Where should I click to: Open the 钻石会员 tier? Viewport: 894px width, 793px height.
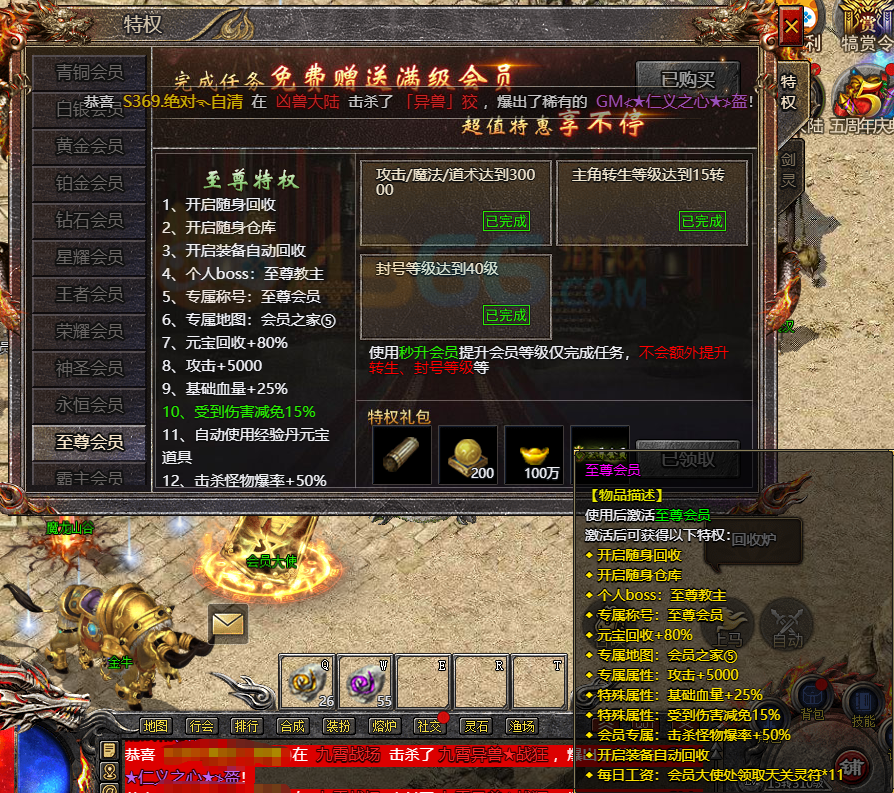89,220
